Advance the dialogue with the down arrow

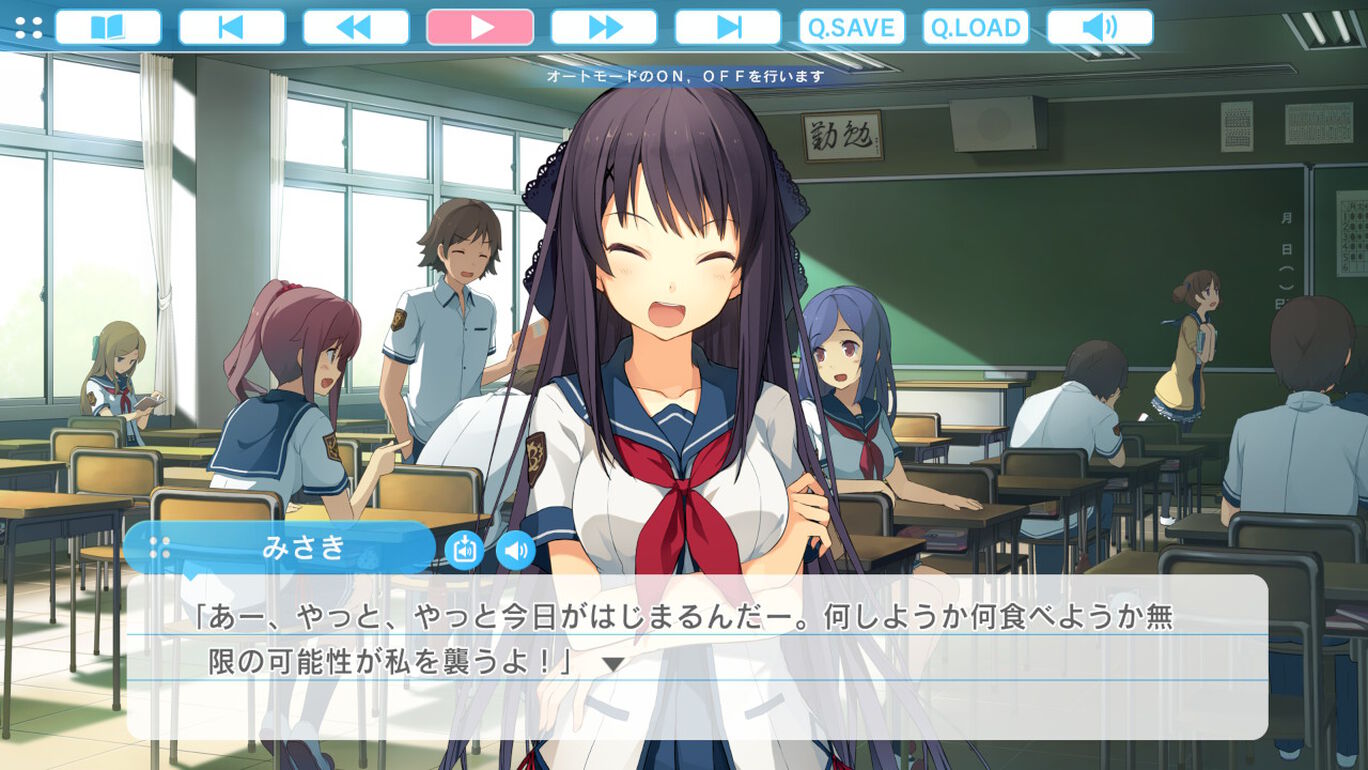coord(612,664)
